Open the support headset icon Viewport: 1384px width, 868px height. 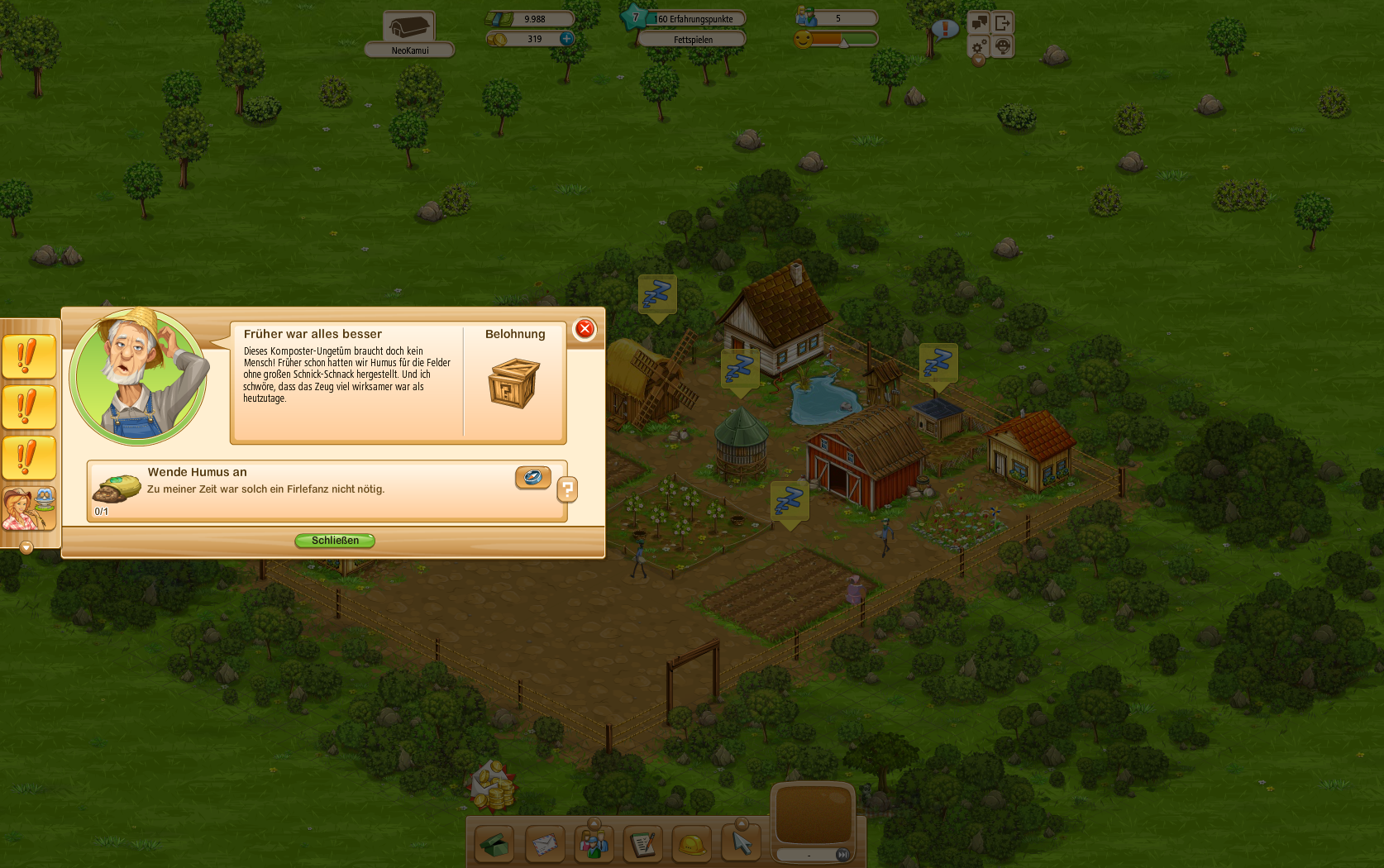click(1002, 45)
